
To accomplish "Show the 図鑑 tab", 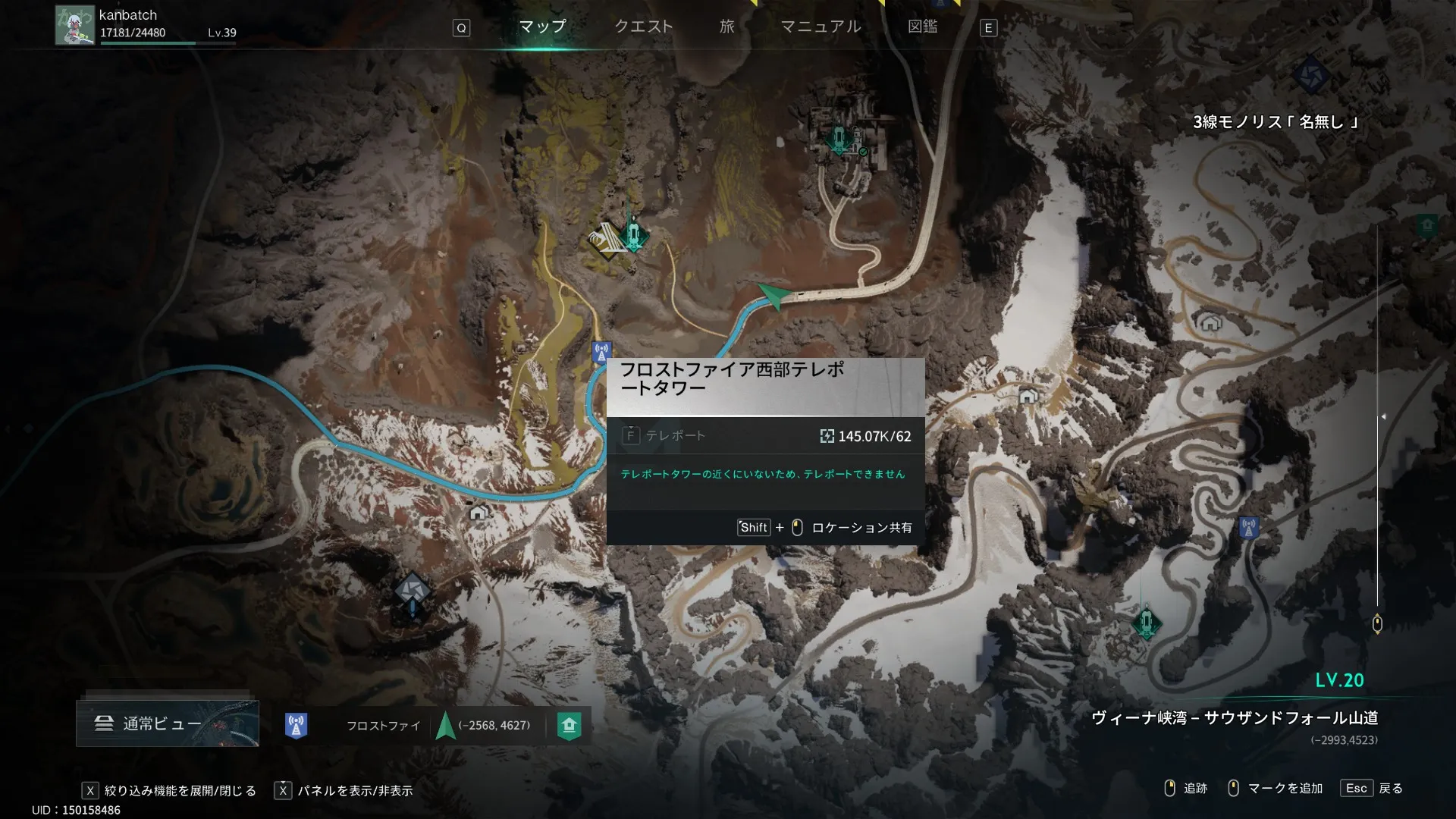I will tap(922, 27).
